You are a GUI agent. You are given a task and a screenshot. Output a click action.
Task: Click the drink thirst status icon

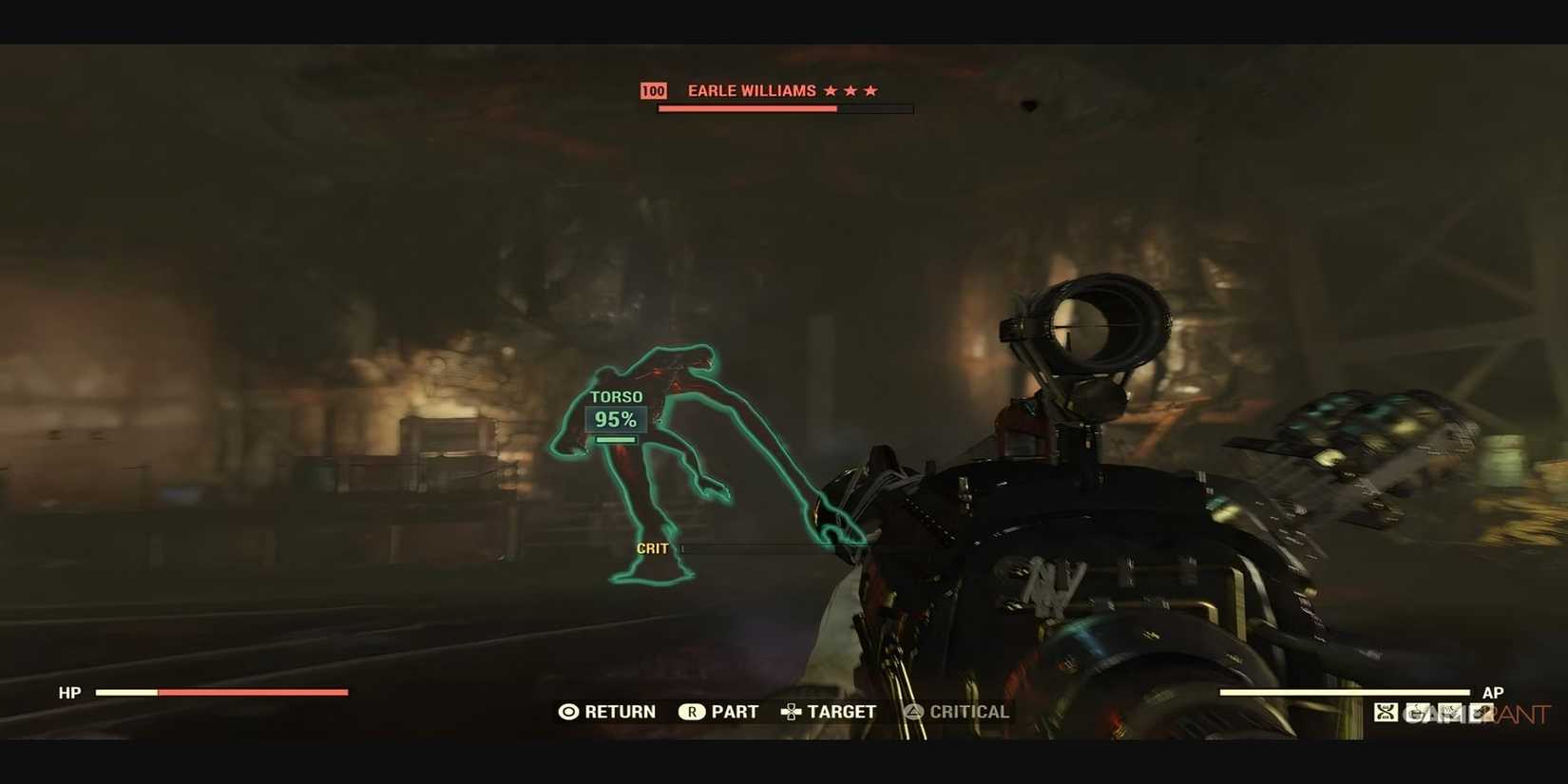(1418, 711)
